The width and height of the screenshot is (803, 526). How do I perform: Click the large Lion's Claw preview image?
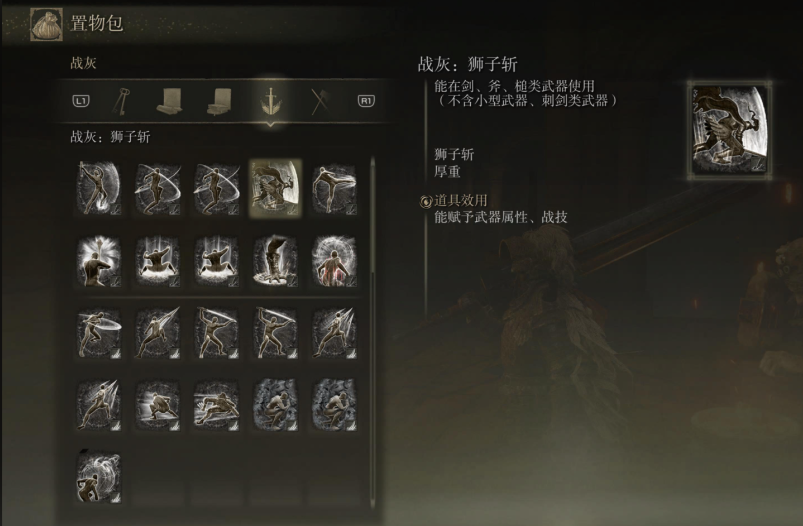pyautogui.click(x=729, y=131)
